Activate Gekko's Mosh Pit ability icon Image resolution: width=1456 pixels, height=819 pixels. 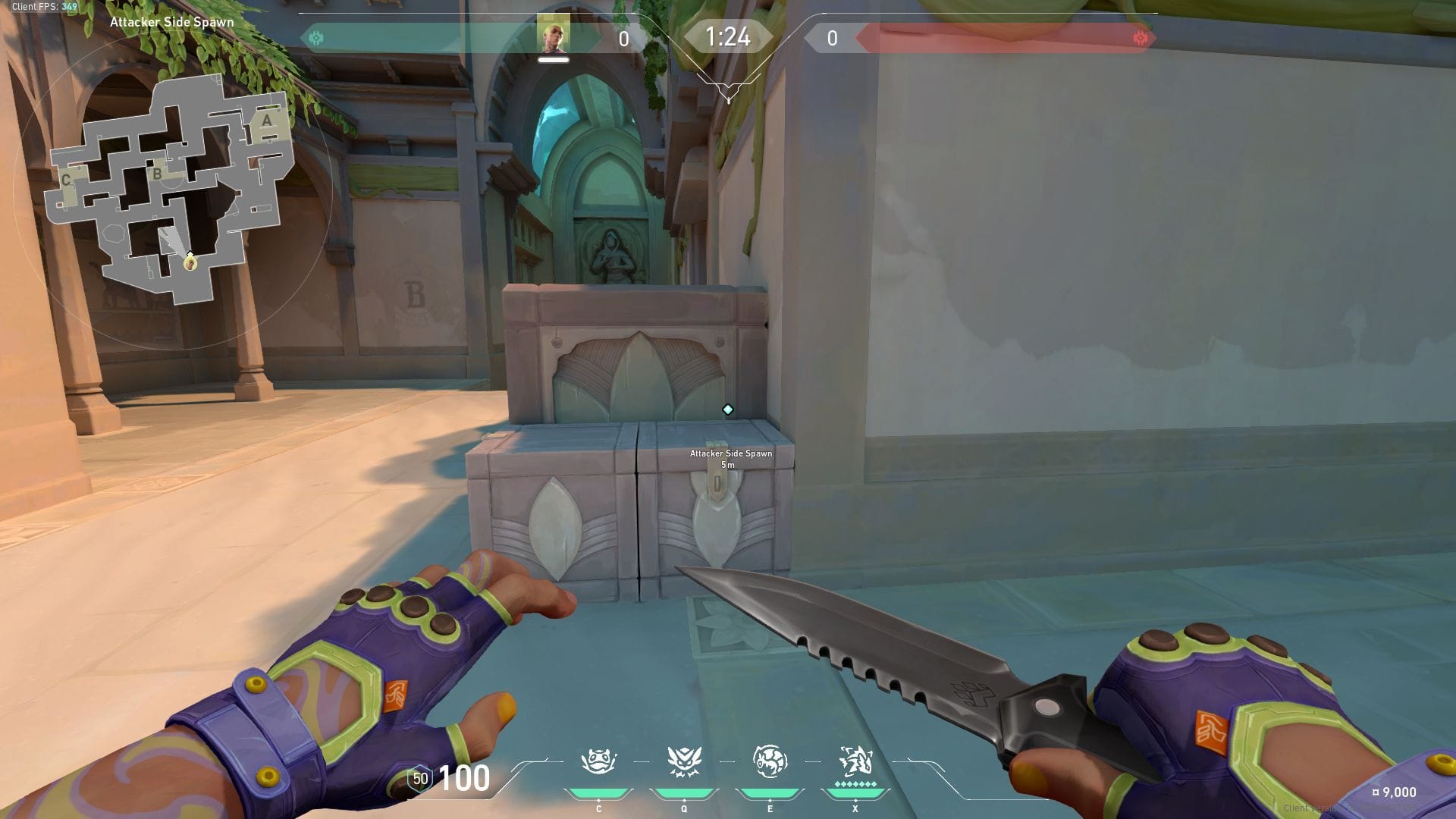[x=598, y=761]
